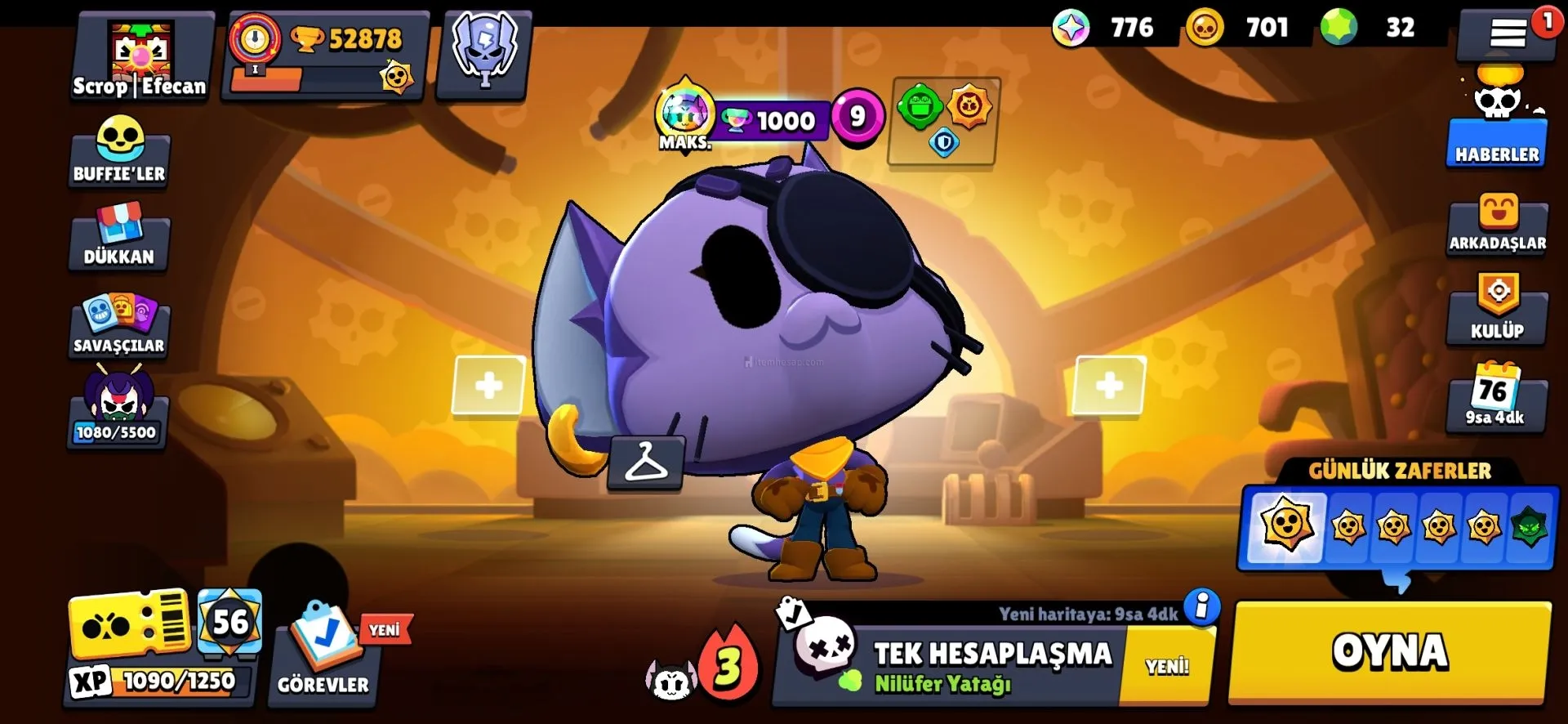1568x724 pixels.
Task: Show event info via the blue i icon
Action: point(1201,607)
